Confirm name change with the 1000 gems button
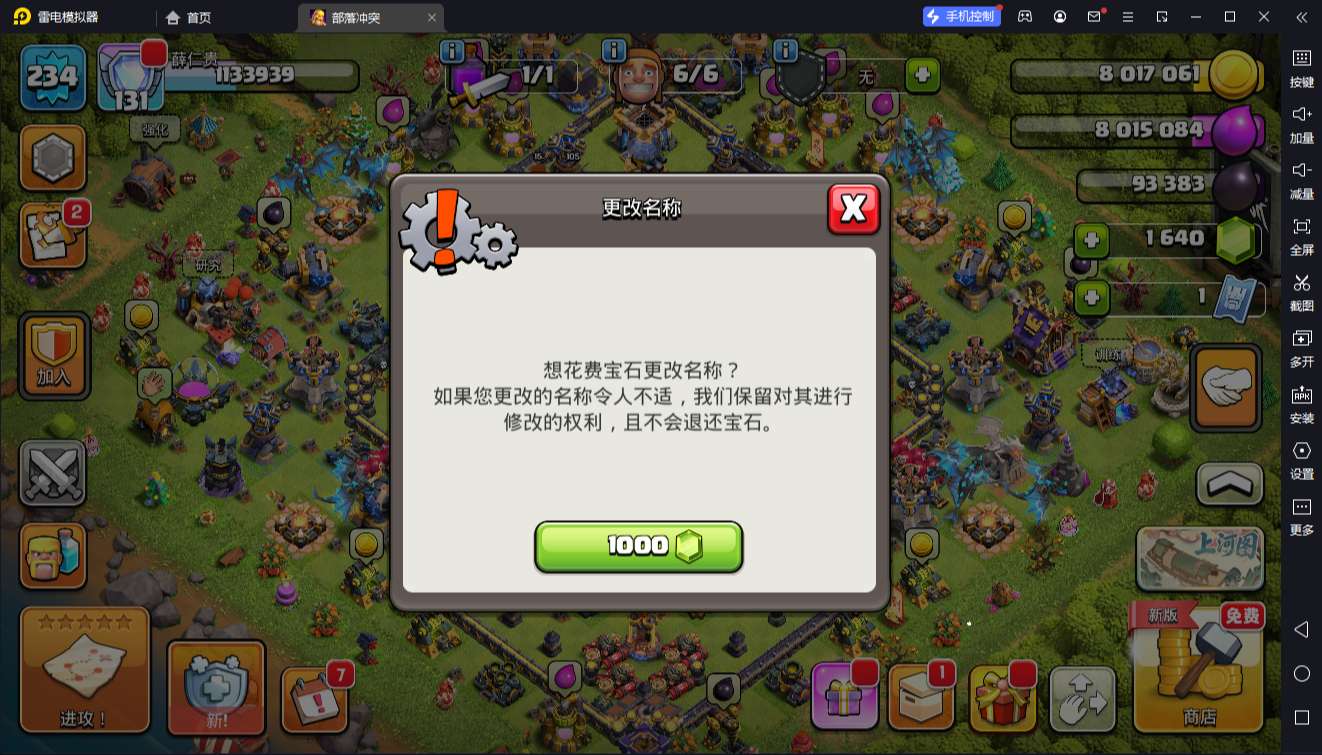 [639, 546]
